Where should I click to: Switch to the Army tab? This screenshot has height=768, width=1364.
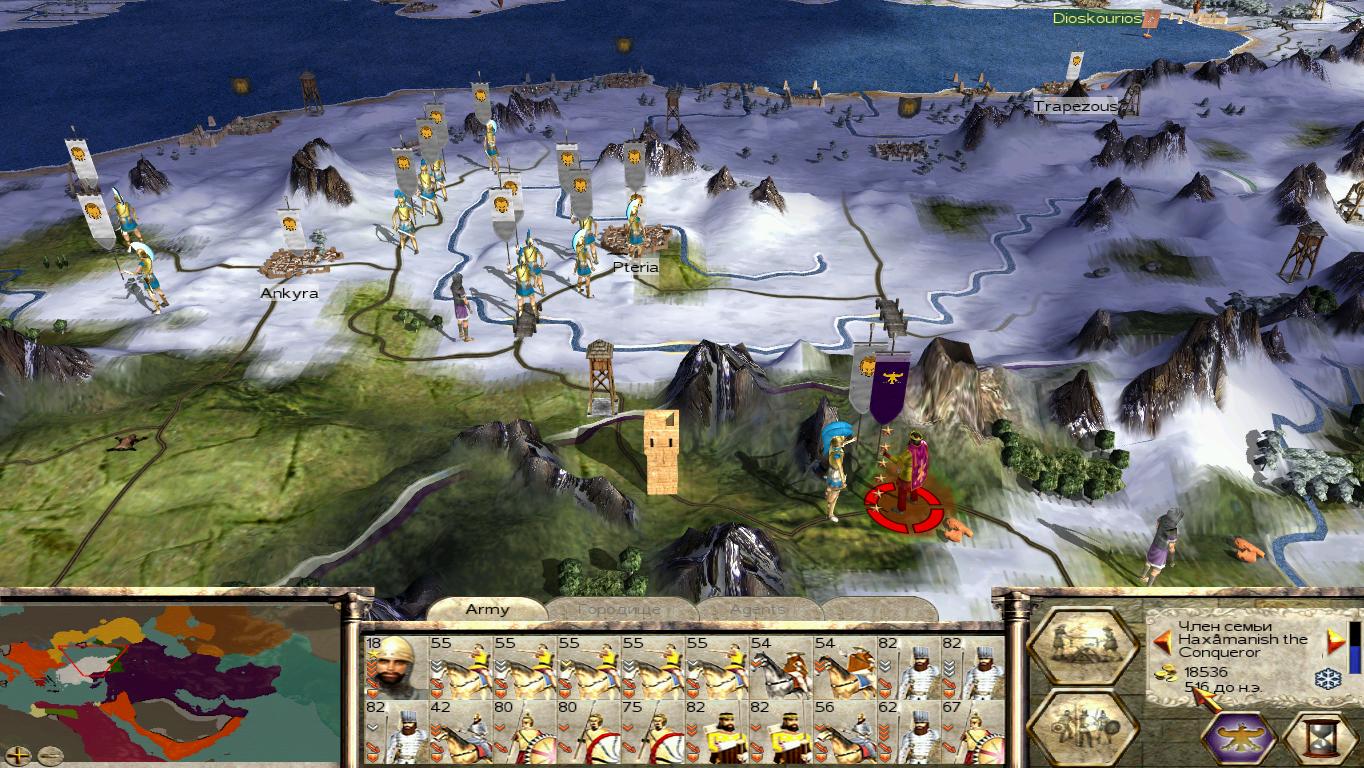[x=487, y=609]
